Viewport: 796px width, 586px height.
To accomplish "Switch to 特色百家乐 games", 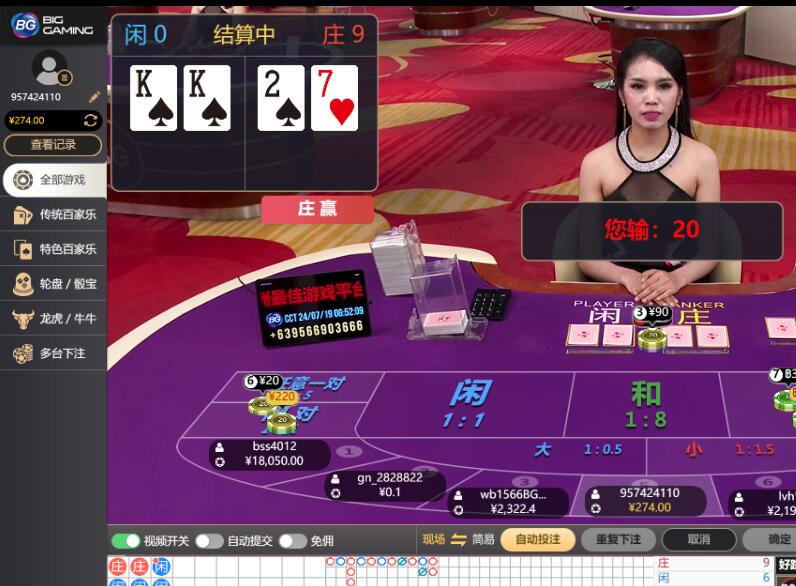I will [53, 249].
